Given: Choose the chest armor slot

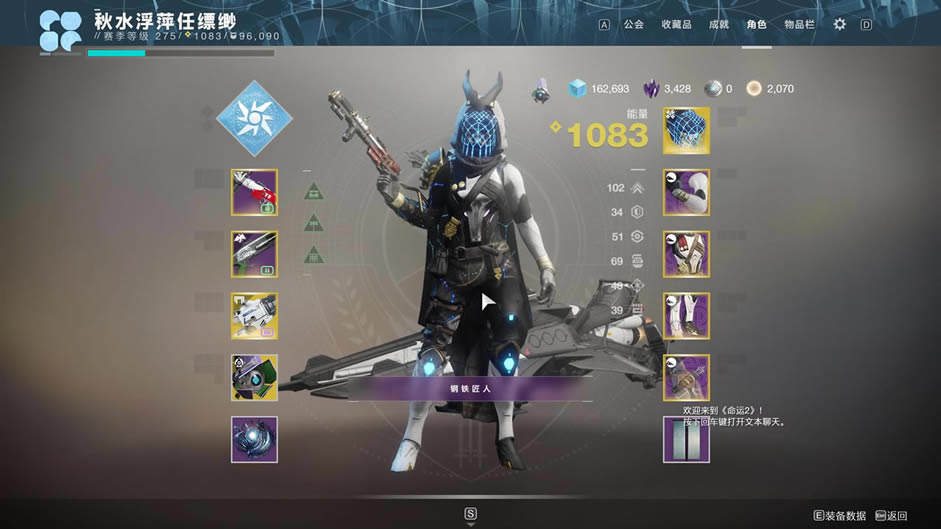Looking at the screenshot, I should pos(686,254).
